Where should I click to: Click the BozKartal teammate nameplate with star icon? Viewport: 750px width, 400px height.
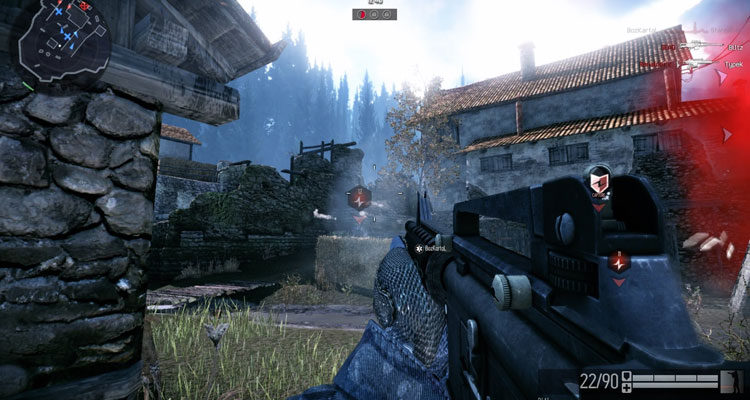(432, 247)
